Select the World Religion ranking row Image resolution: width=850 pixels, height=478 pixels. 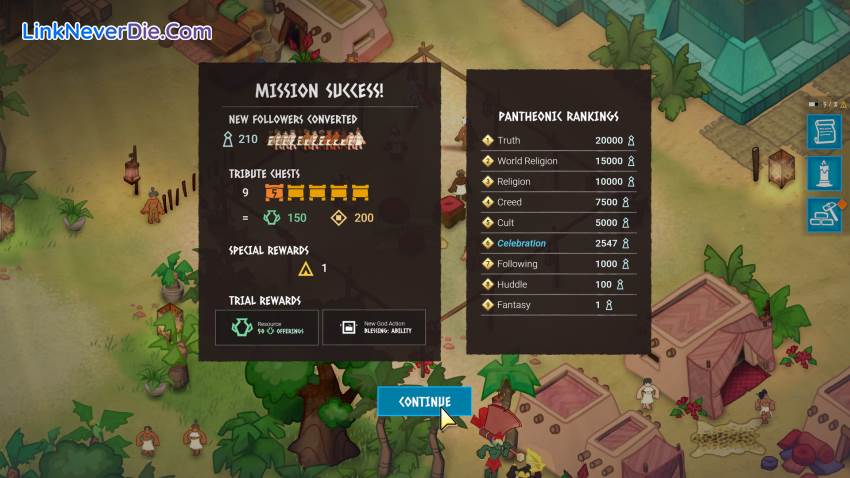point(558,161)
